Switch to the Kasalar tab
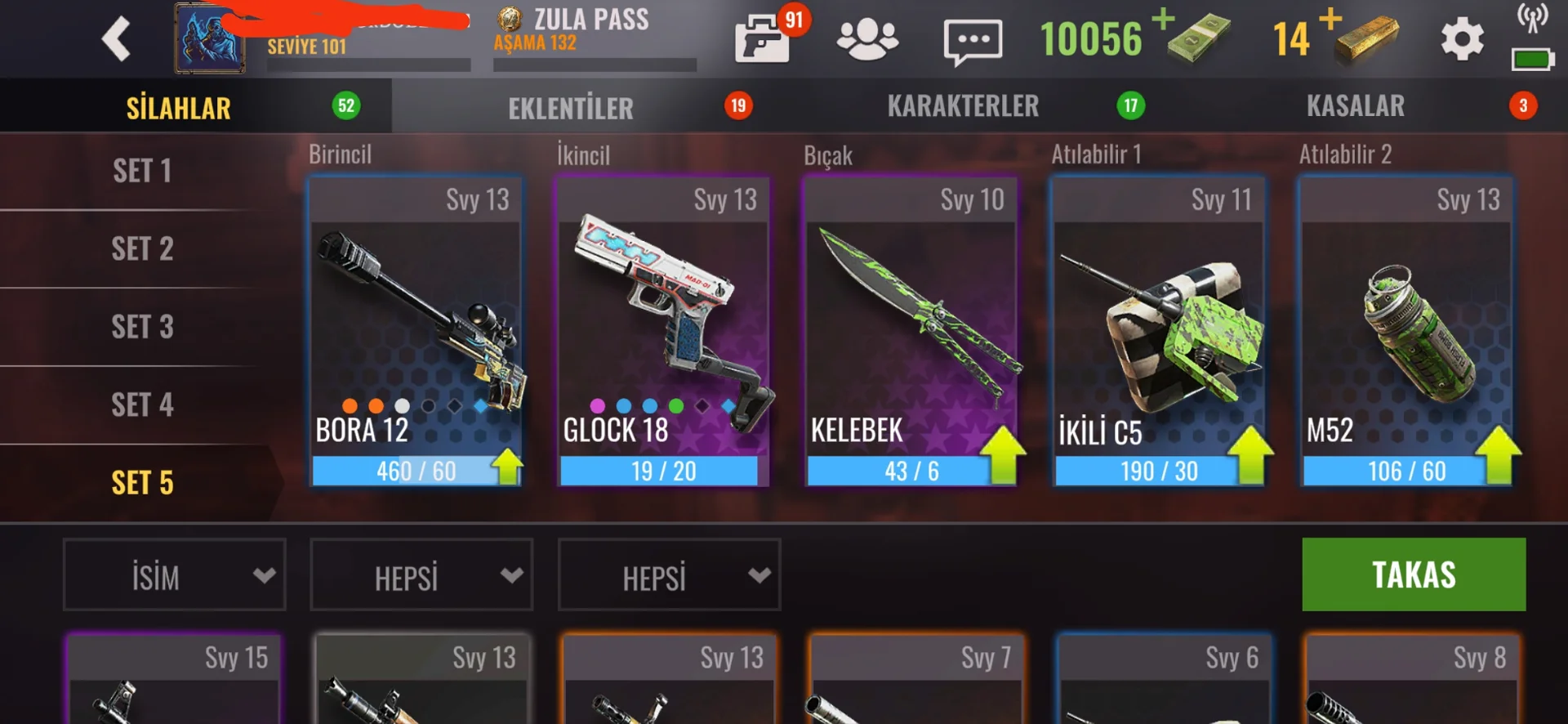Screen dimensions: 1568x724 (x=1356, y=106)
